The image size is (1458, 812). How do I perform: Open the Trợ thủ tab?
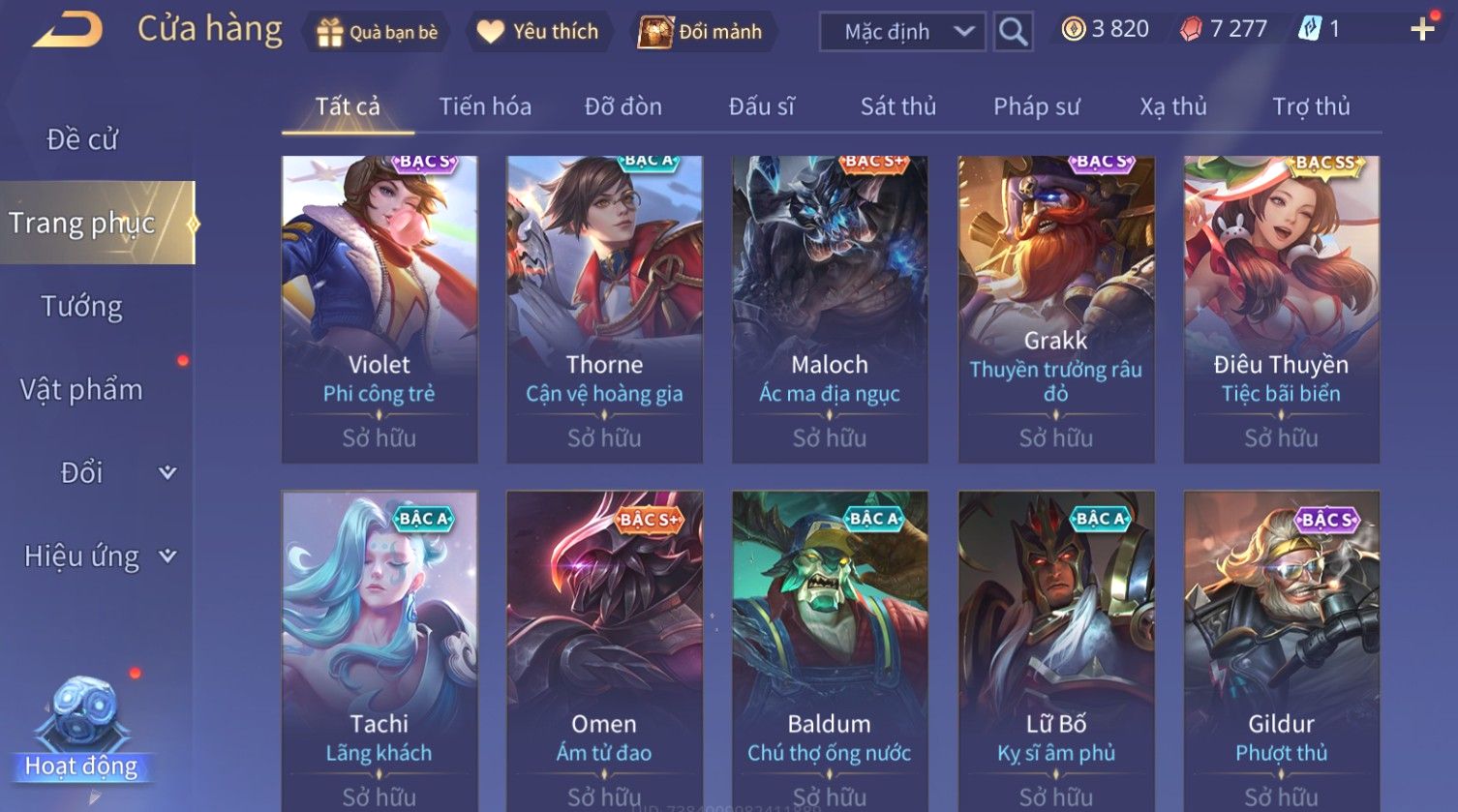1311,106
